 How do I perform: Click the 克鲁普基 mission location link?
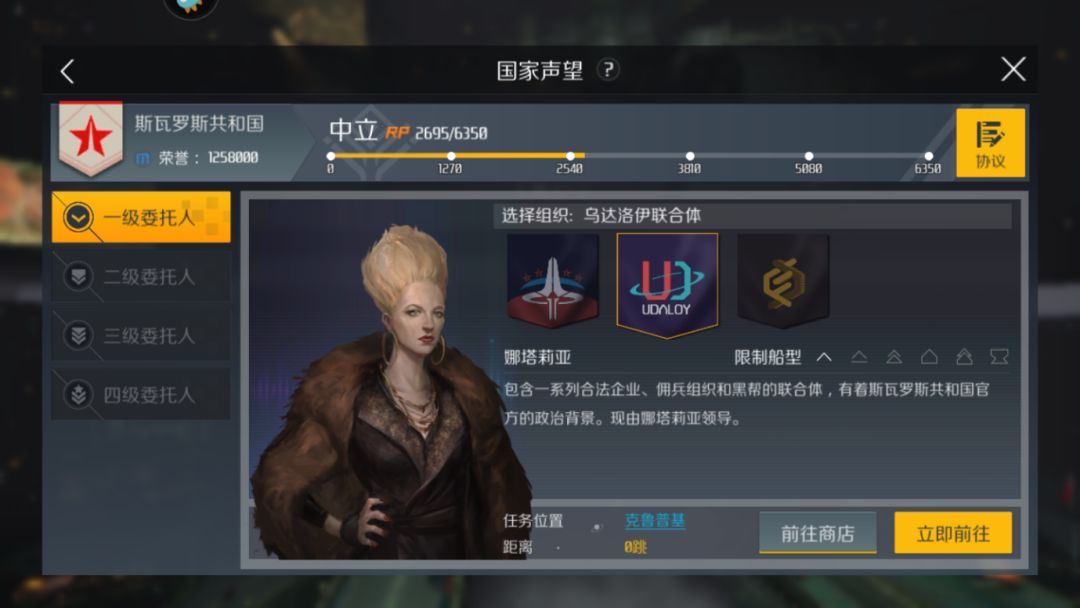(x=655, y=521)
